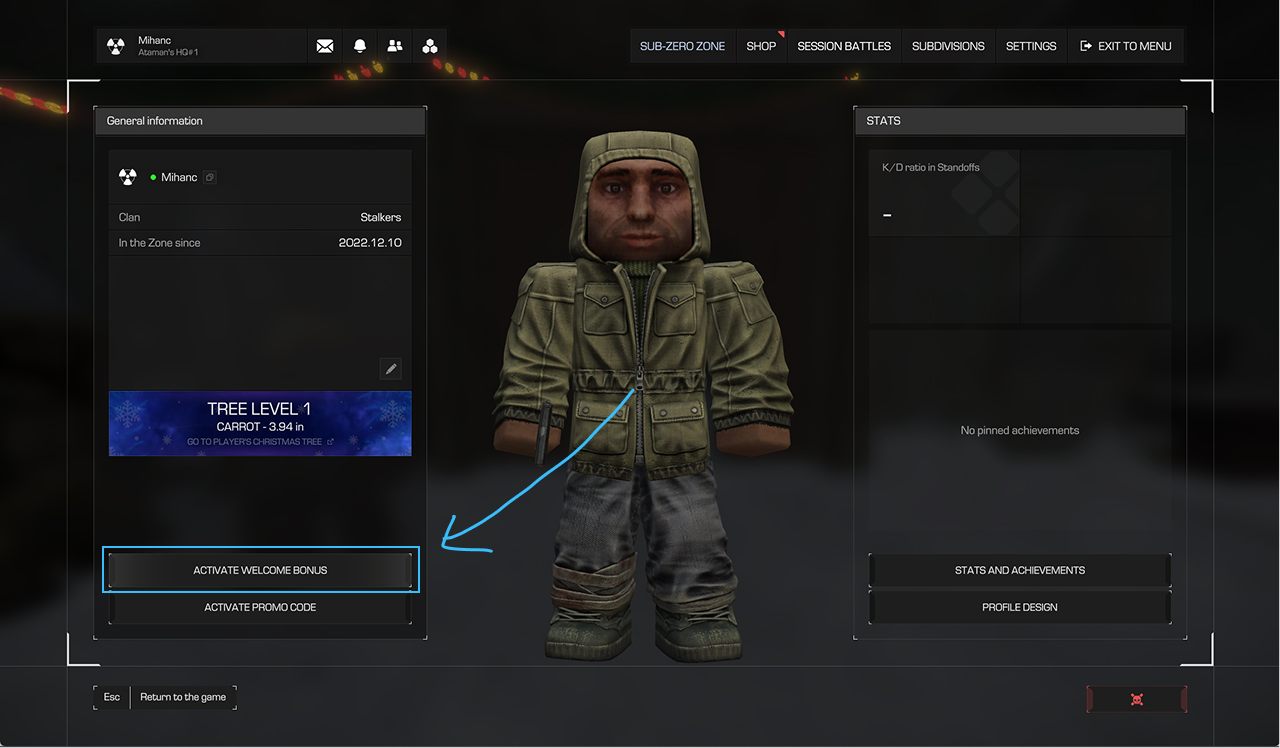The image size is (1280, 748).
Task: Click the red skull button
Action: click(1136, 699)
